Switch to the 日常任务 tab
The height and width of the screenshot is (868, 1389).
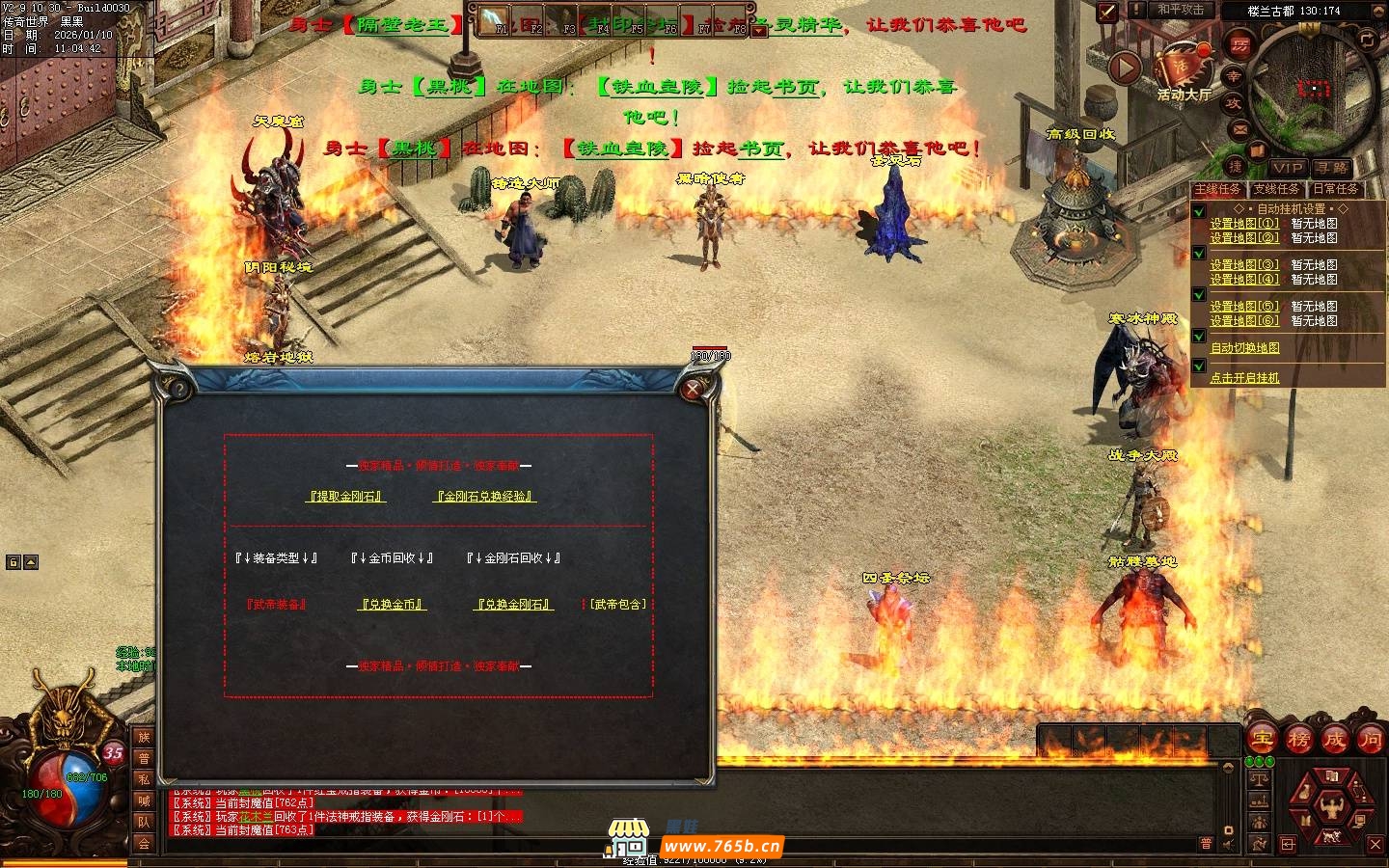tap(1335, 189)
